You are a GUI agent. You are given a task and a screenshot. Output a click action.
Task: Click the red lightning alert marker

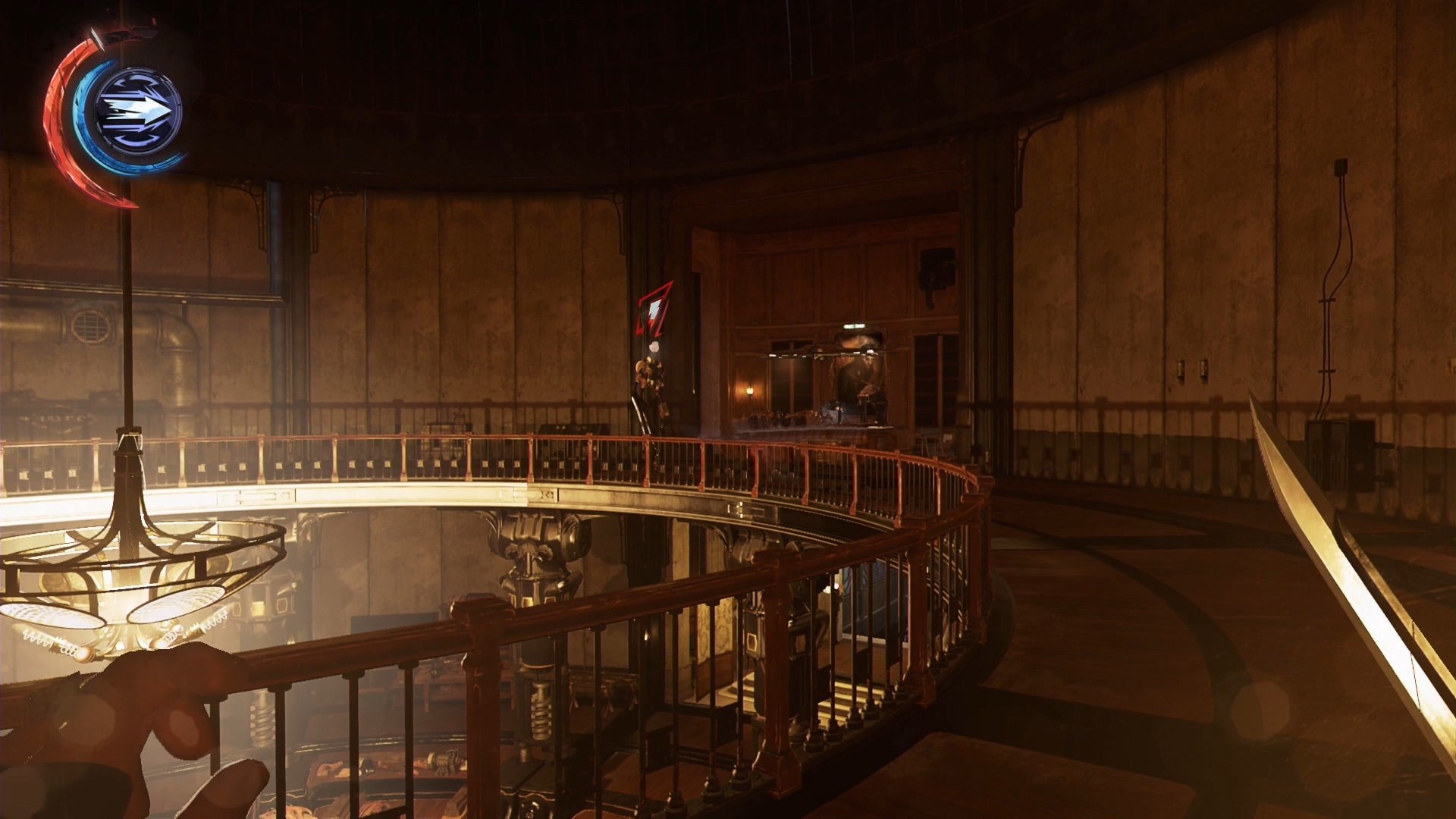point(653,311)
